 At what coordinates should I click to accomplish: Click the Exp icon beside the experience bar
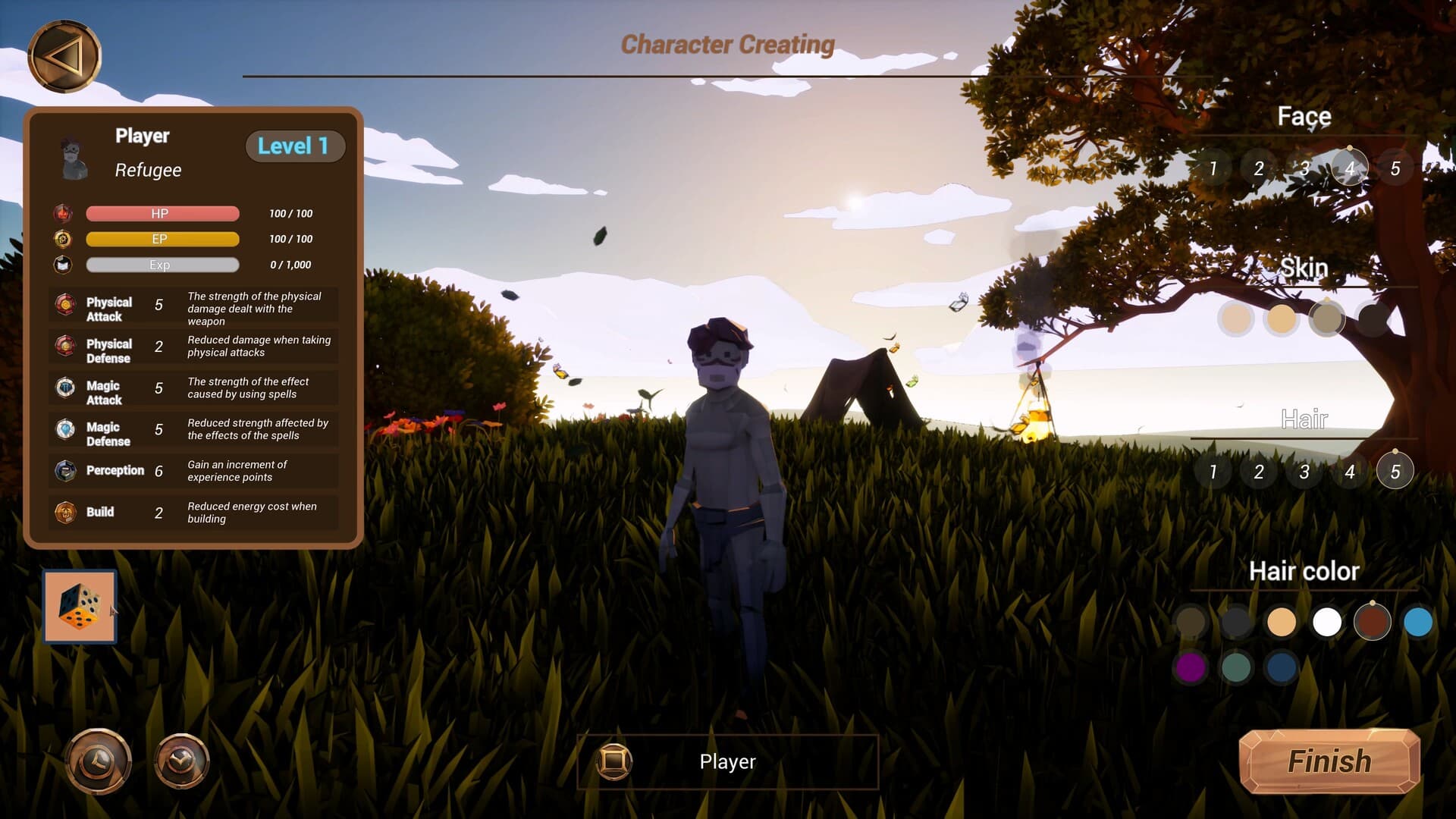[x=63, y=265]
